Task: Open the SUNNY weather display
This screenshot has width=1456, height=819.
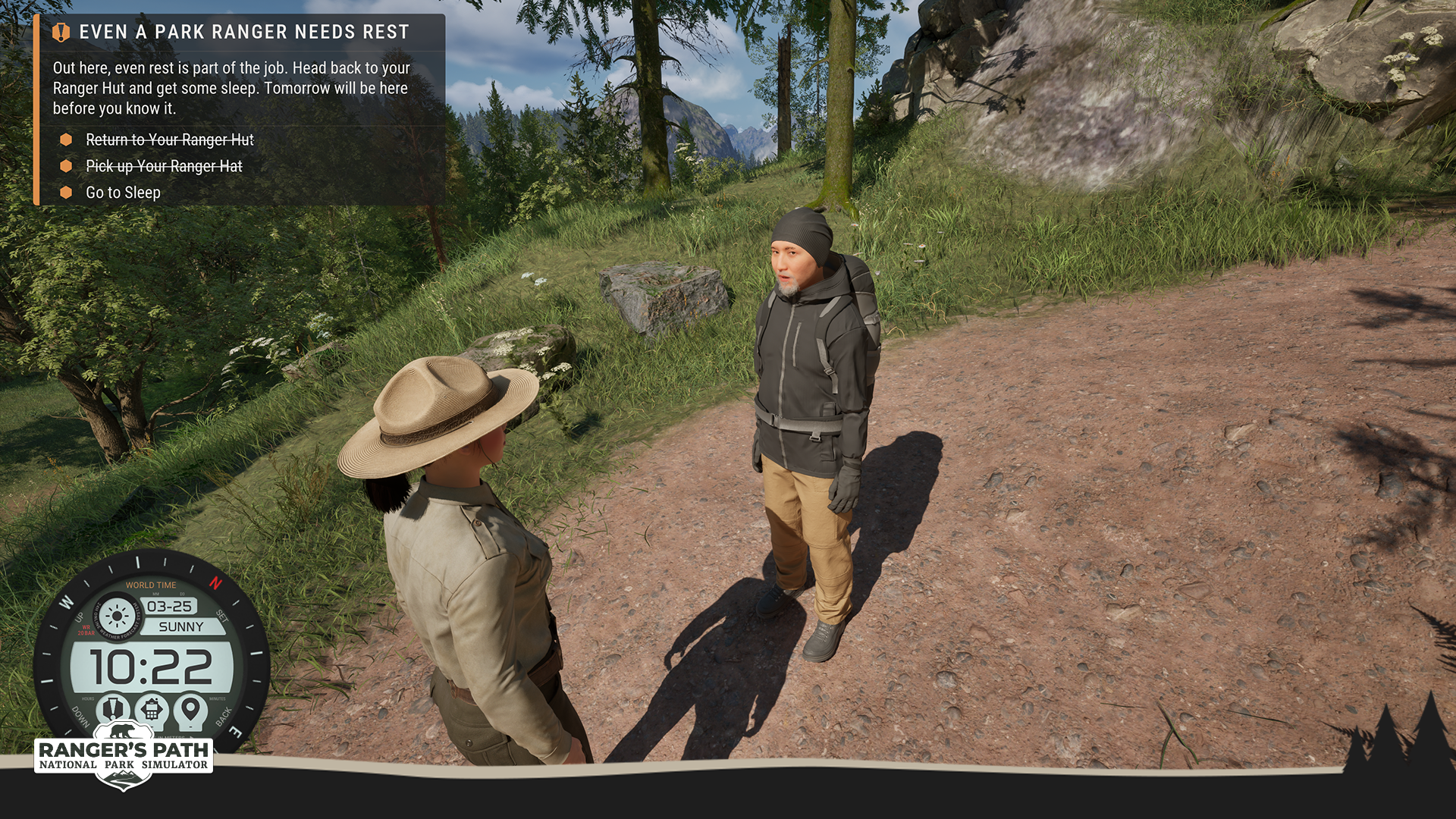Action: click(x=181, y=626)
